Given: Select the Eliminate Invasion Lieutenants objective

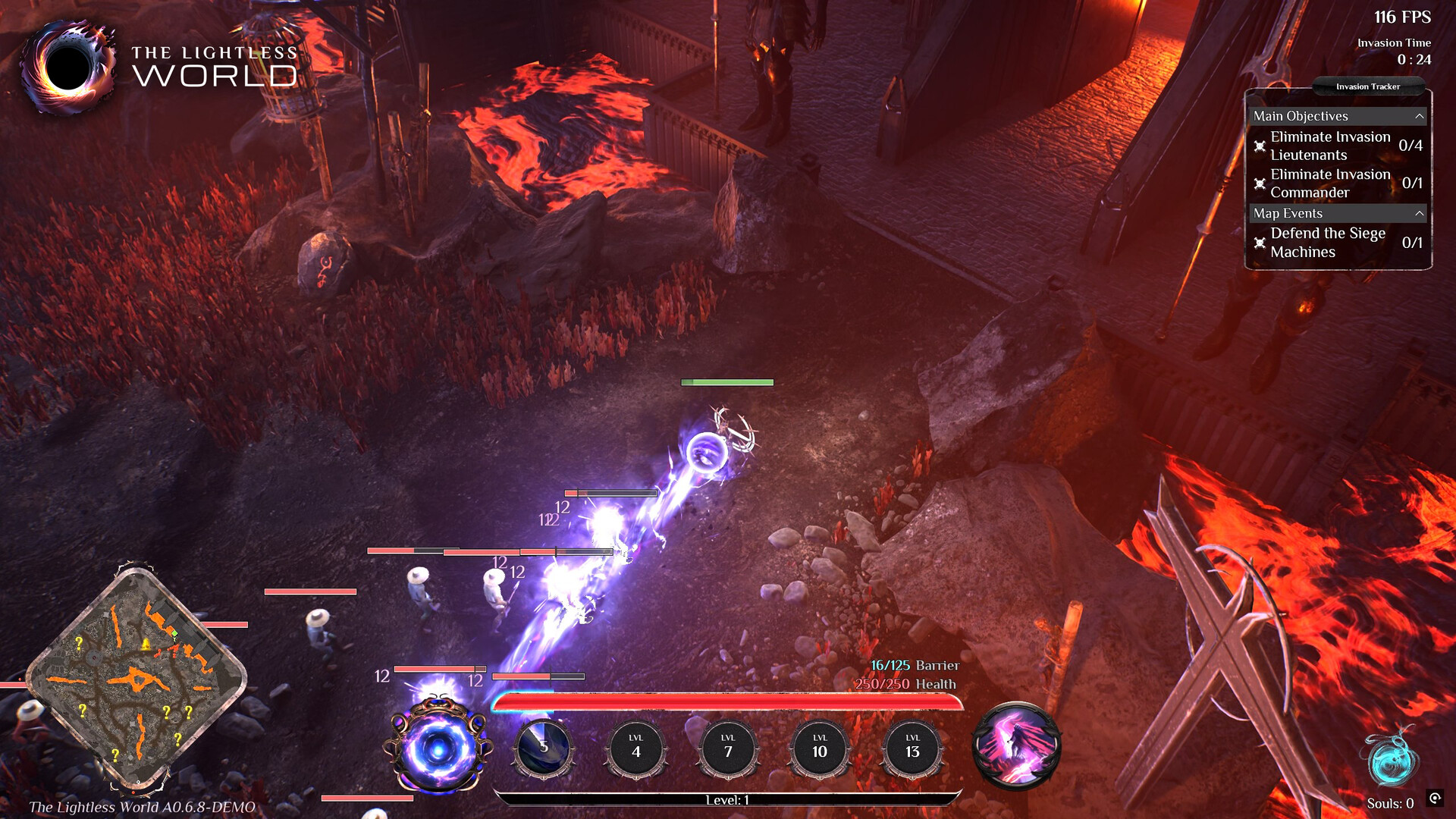Looking at the screenshot, I should click(1330, 146).
